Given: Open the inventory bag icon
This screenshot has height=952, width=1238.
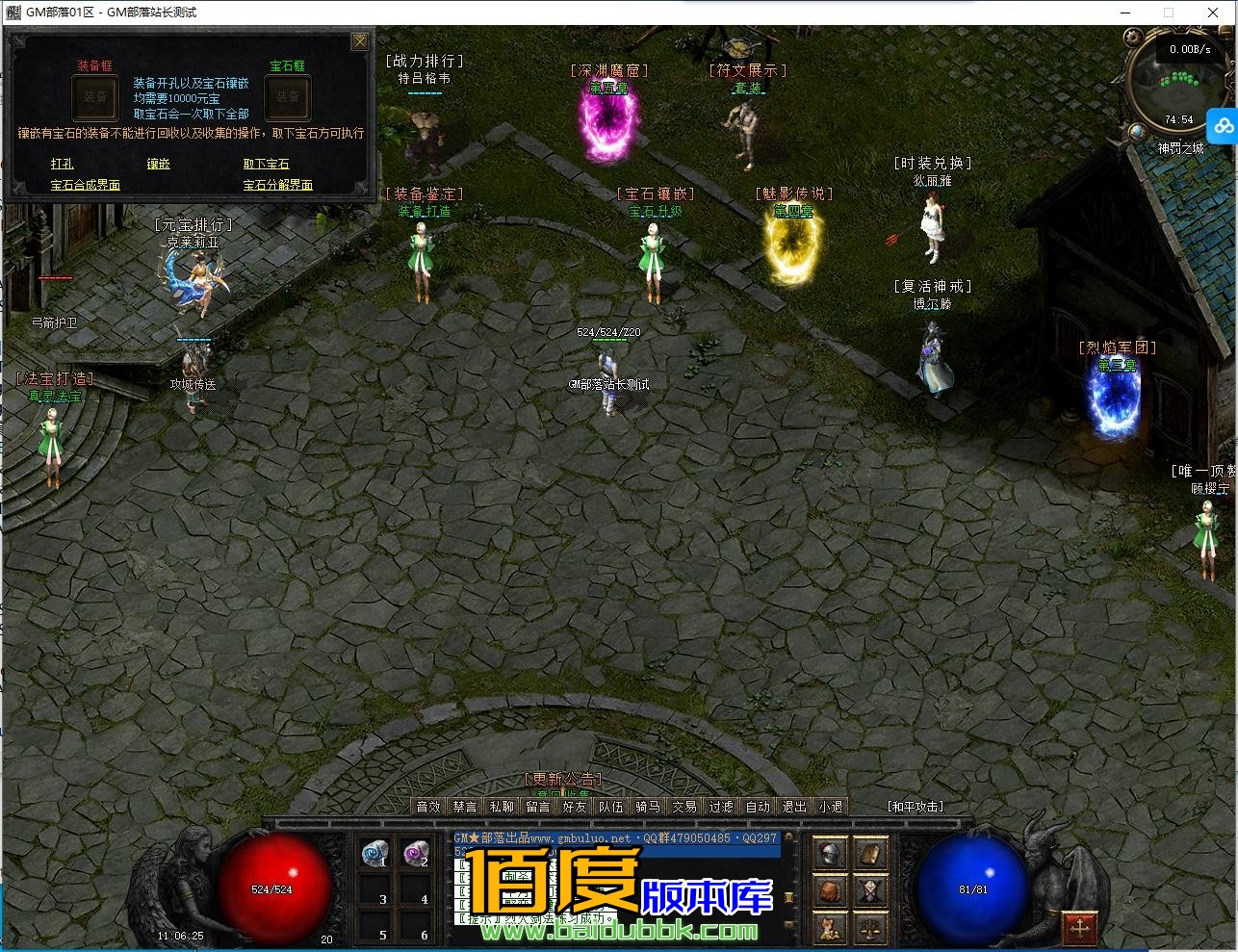Looking at the screenshot, I should click(x=828, y=890).
